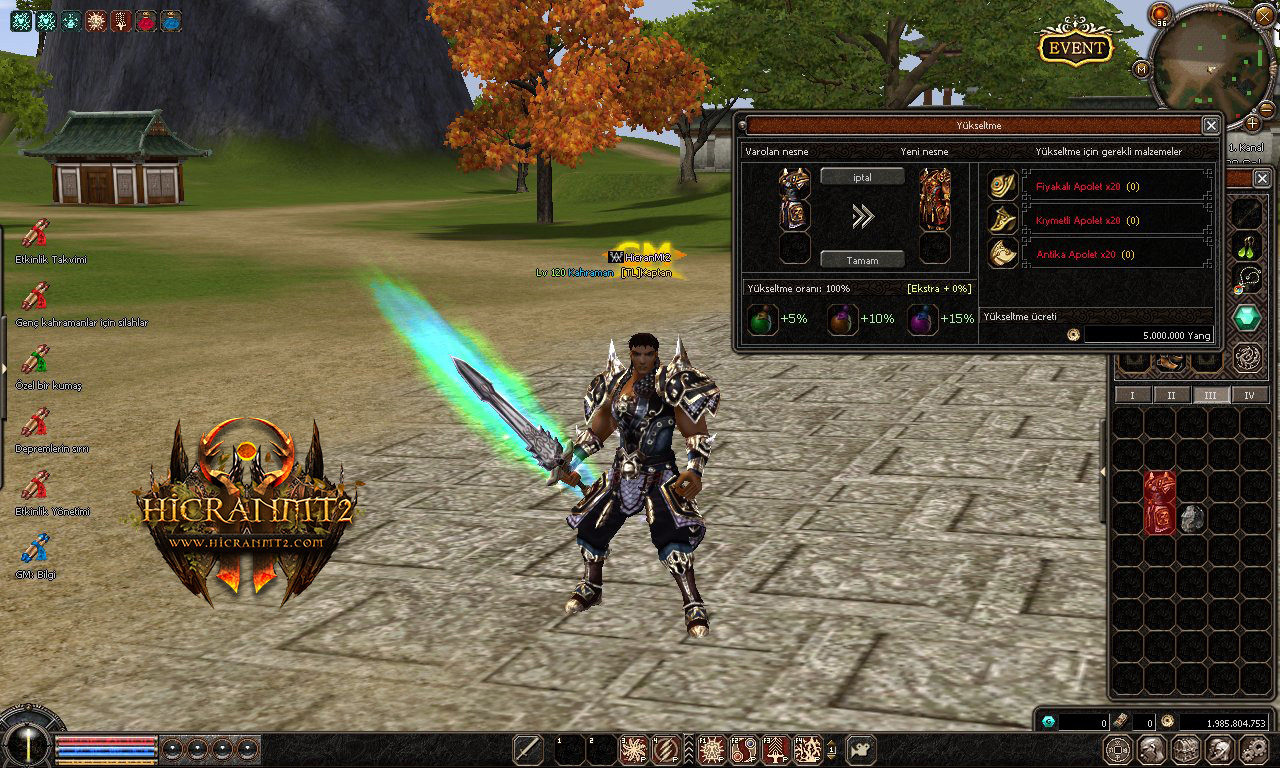Viewport: 1280px width, 768px height.
Task: Select the green +5% potion slot
Action: 763,319
